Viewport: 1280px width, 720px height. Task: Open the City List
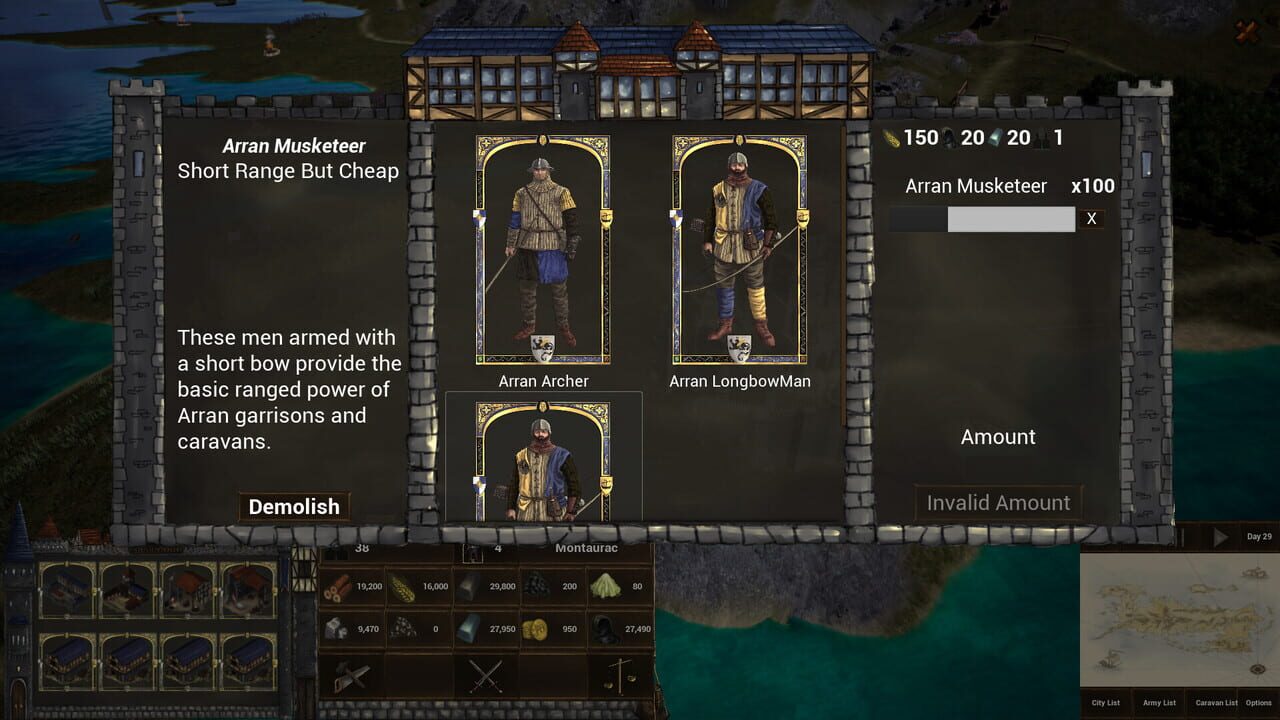[1106, 703]
